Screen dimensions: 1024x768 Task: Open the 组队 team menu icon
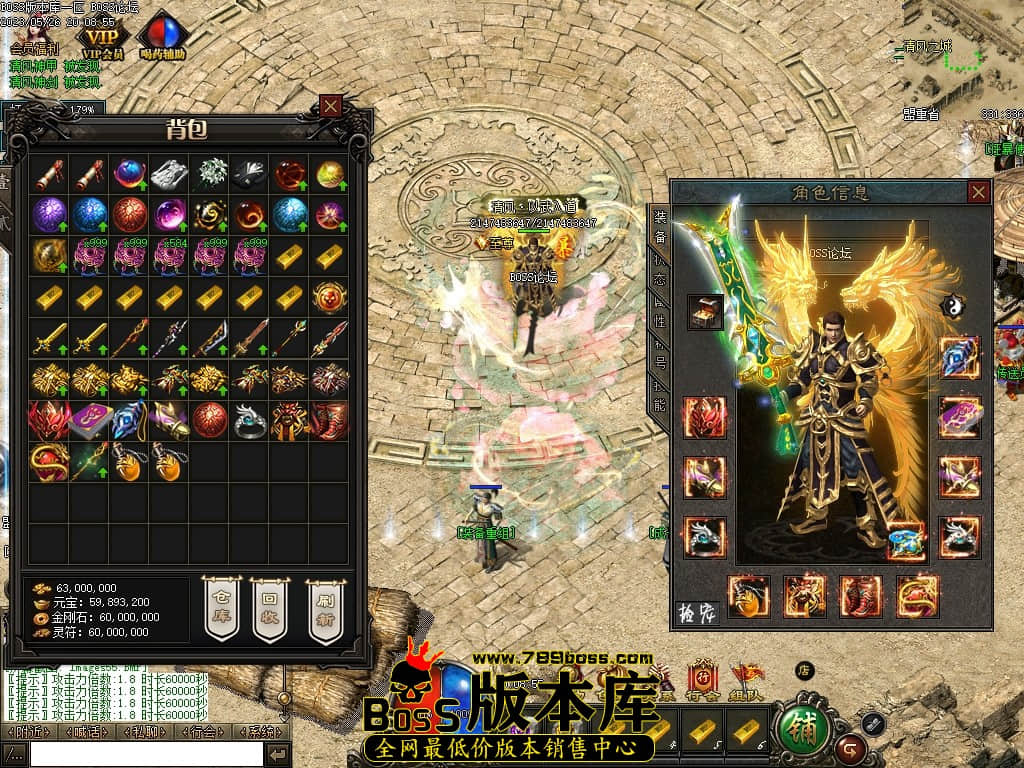[x=747, y=680]
